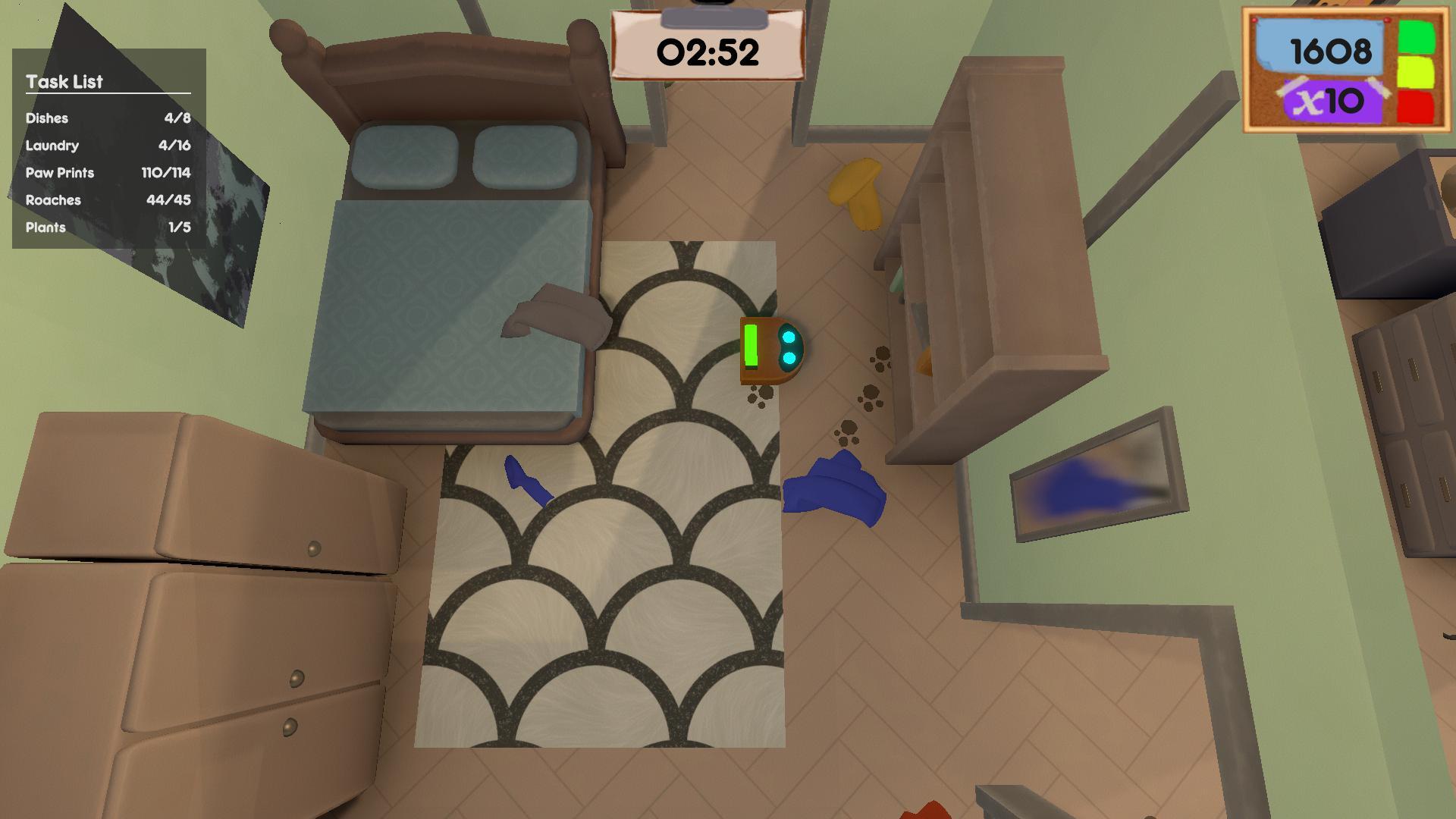This screenshot has height=819, width=1456.
Task: Click the Paw Prints objective
Action: (108, 173)
